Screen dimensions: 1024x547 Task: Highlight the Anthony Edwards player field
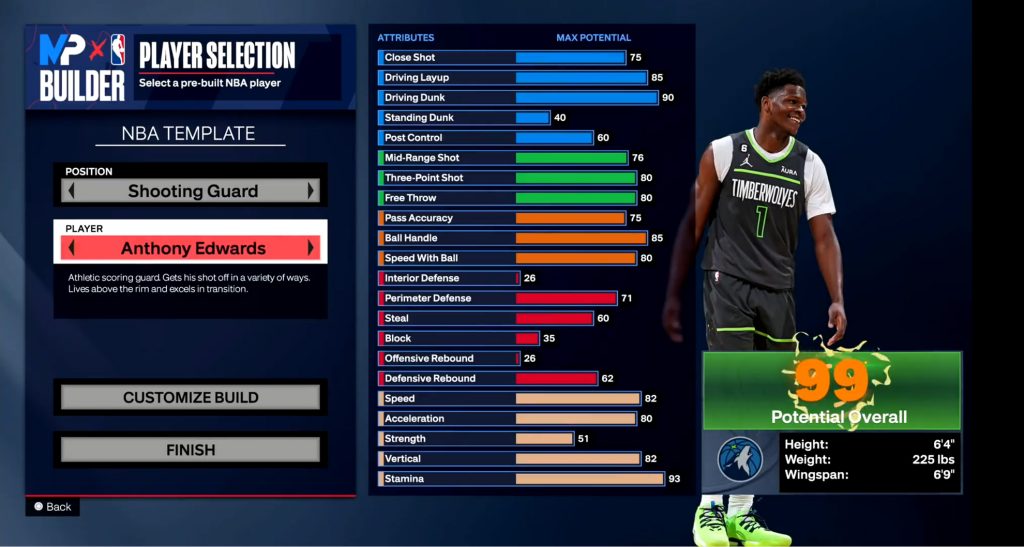tap(192, 248)
